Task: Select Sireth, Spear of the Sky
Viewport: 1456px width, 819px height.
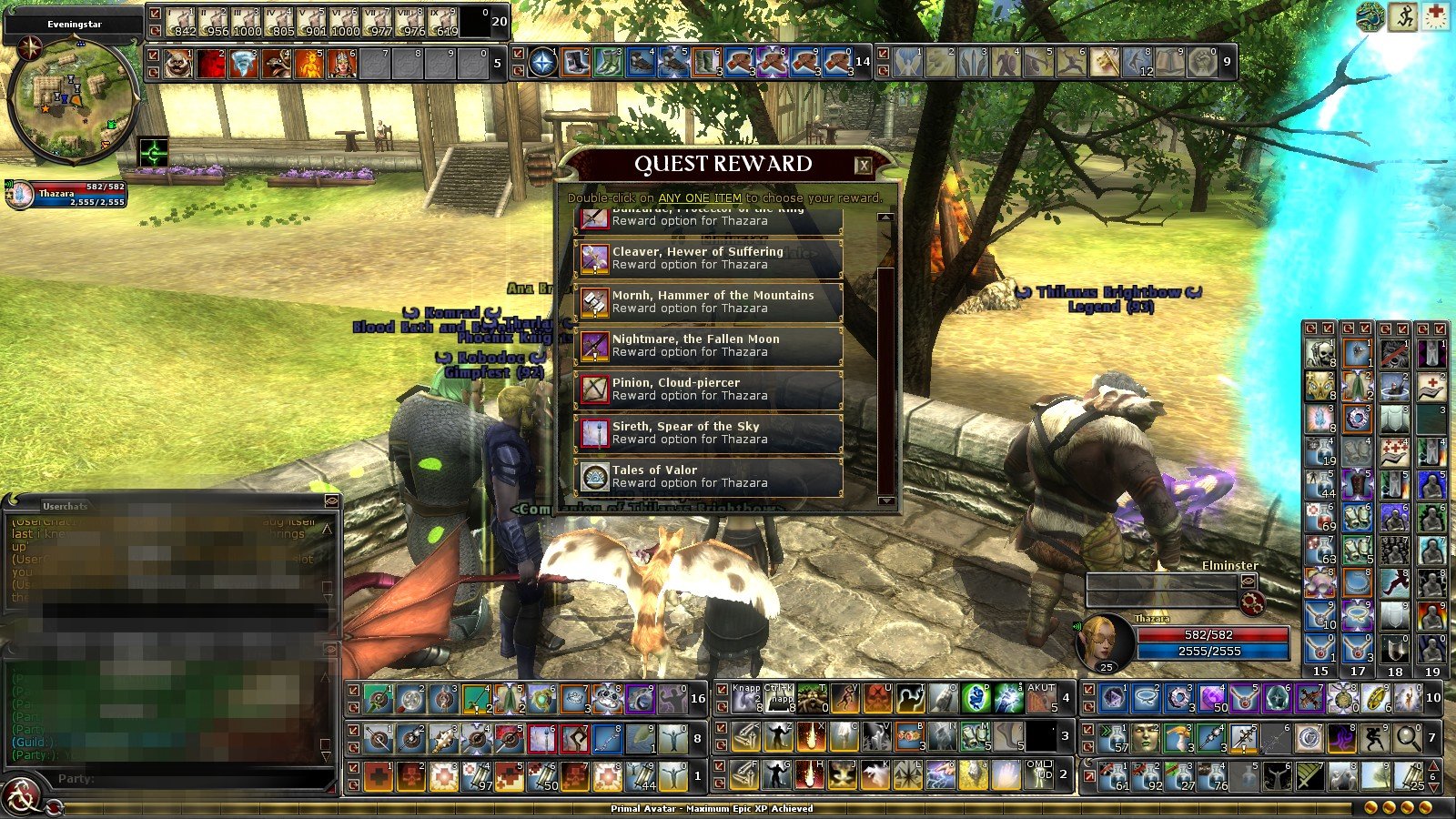Action: (708, 433)
